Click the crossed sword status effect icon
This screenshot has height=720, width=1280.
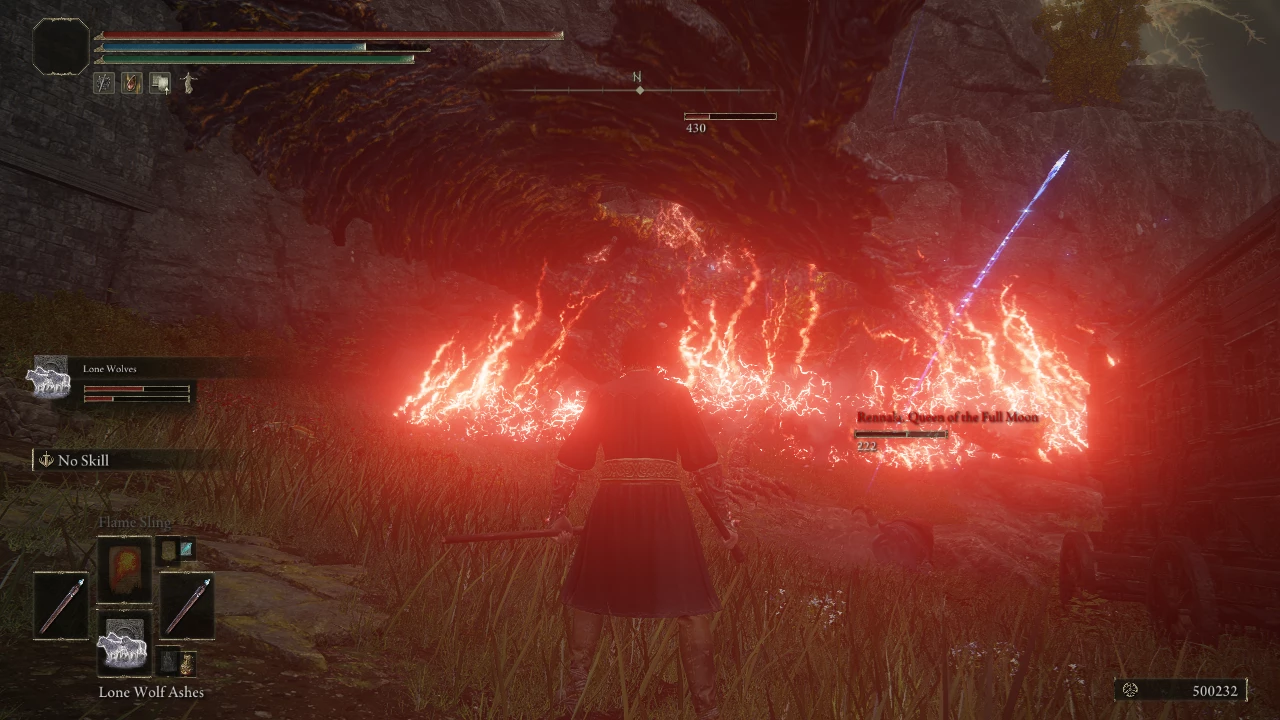(x=104, y=83)
